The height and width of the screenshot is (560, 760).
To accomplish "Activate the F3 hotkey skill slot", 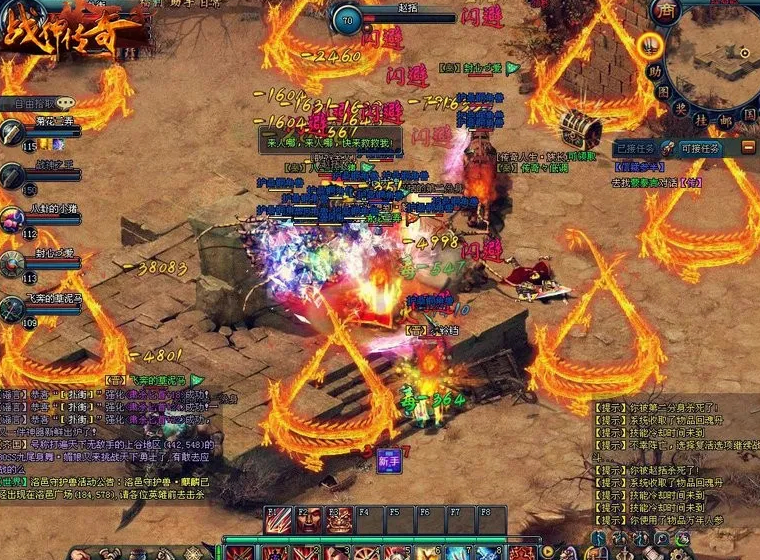I will (340, 521).
